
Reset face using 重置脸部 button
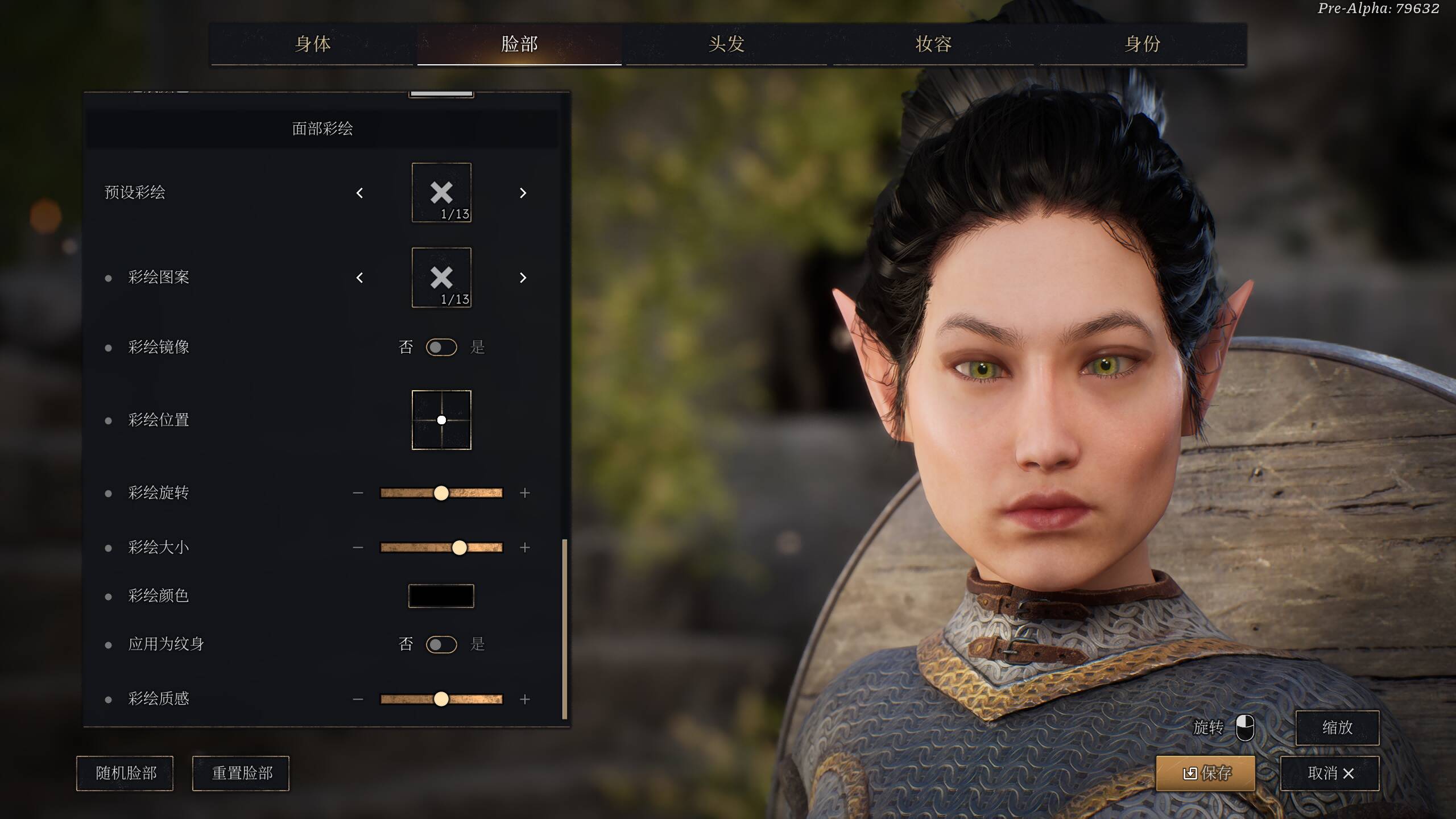(241, 773)
